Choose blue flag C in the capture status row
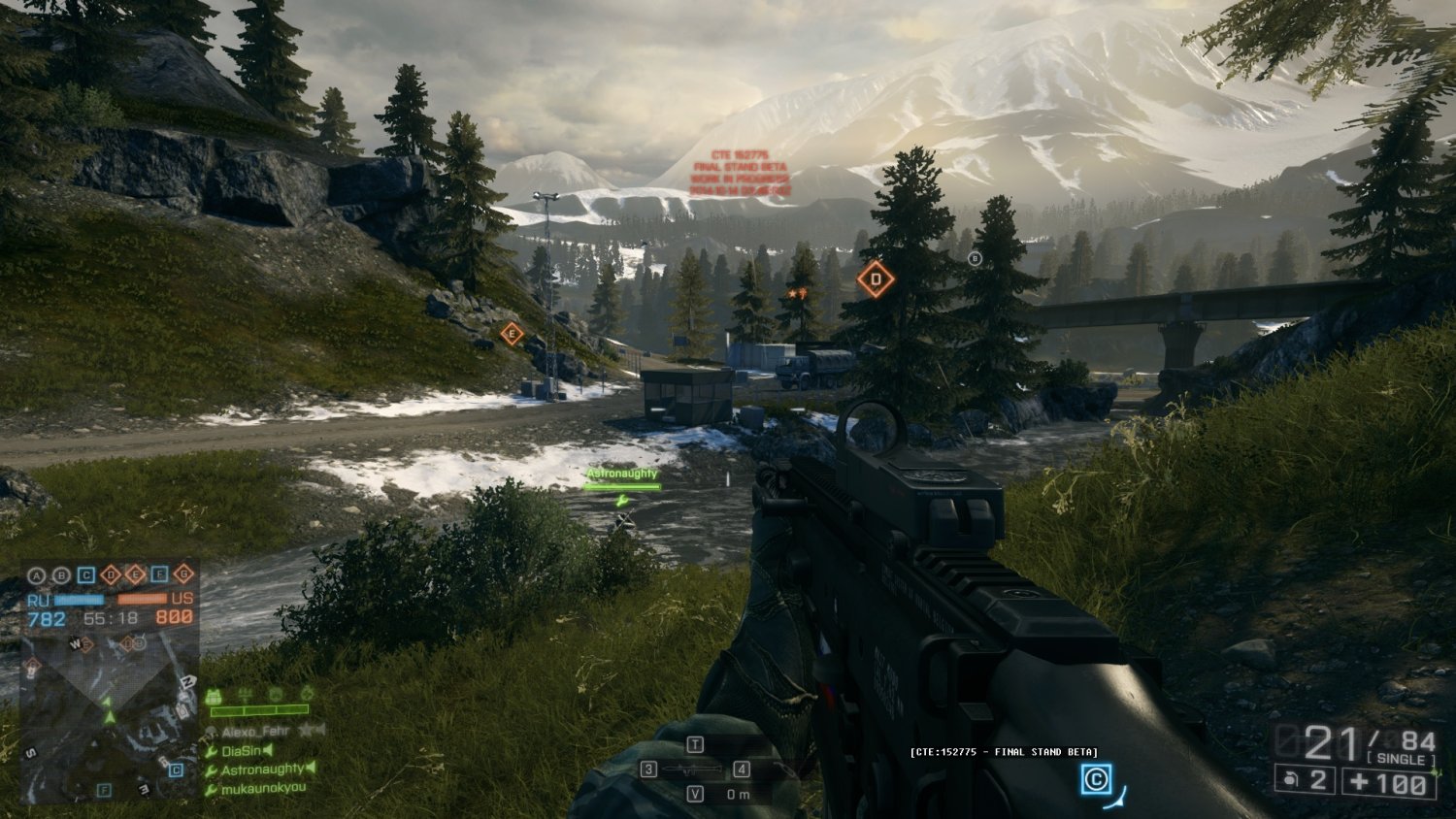 click(85, 575)
